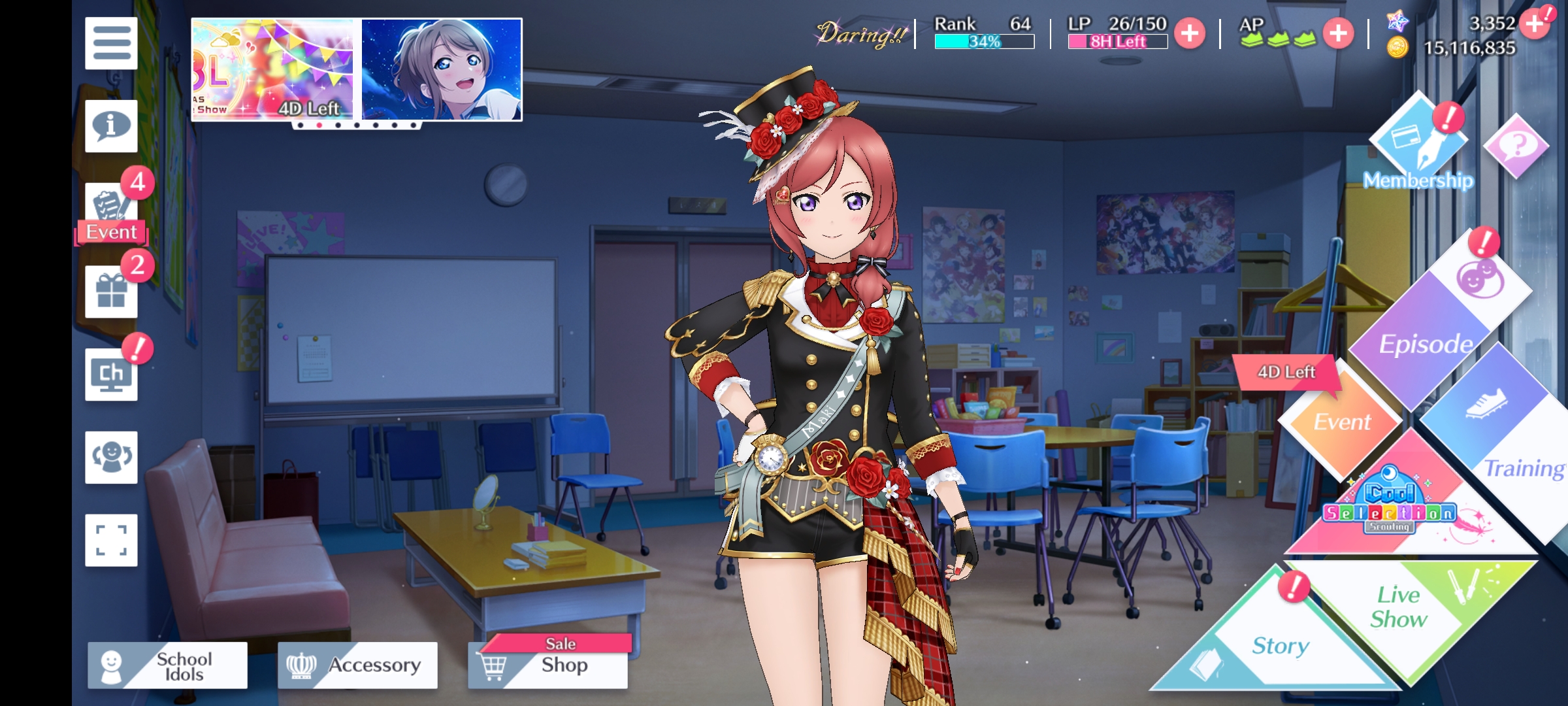
Task: Open the Ch channel monitor icon
Action: pyautogui.click(x=111, y=375)
